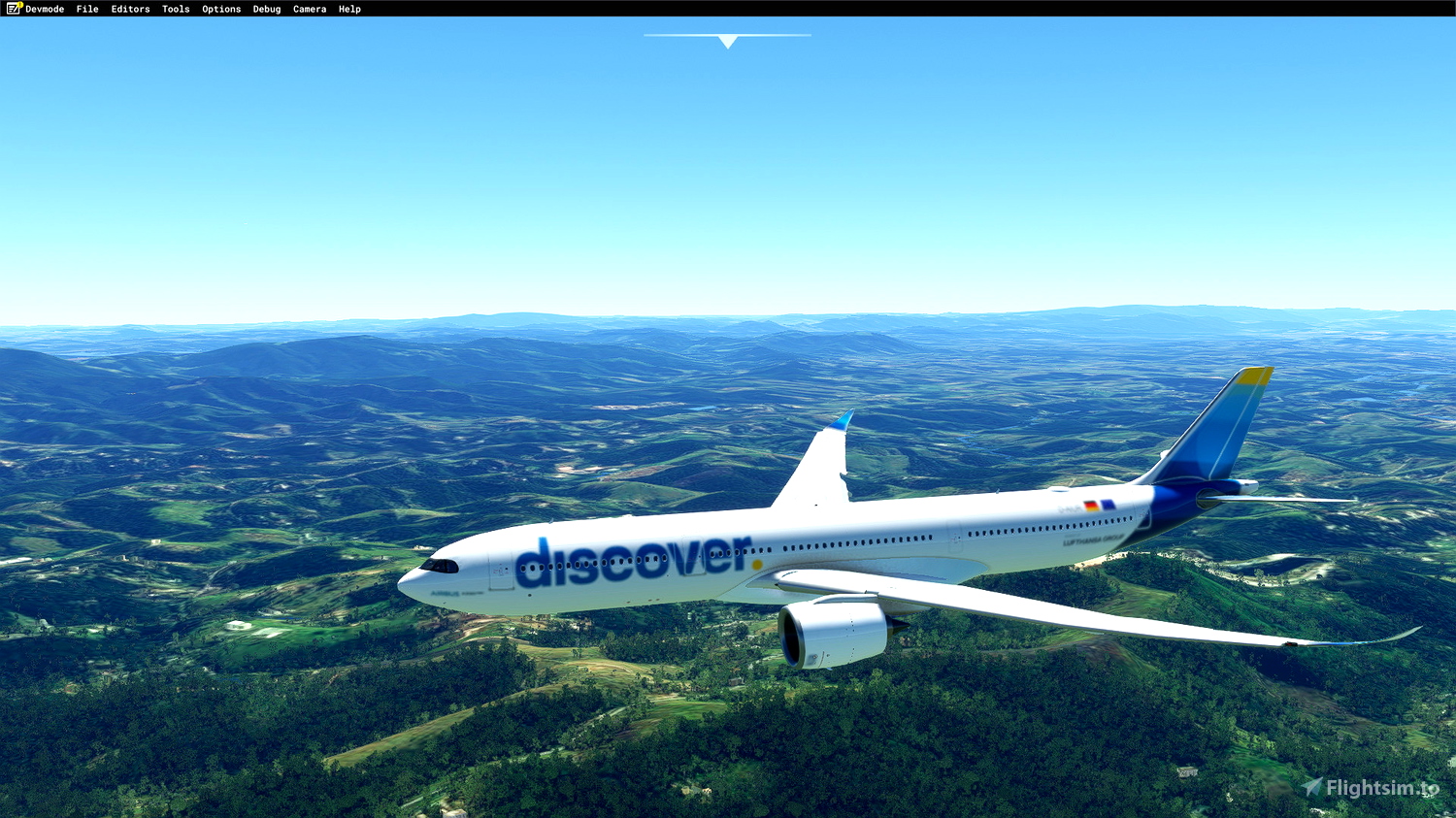
Task: Open the Debug menu
Action: tap(265, 9)
